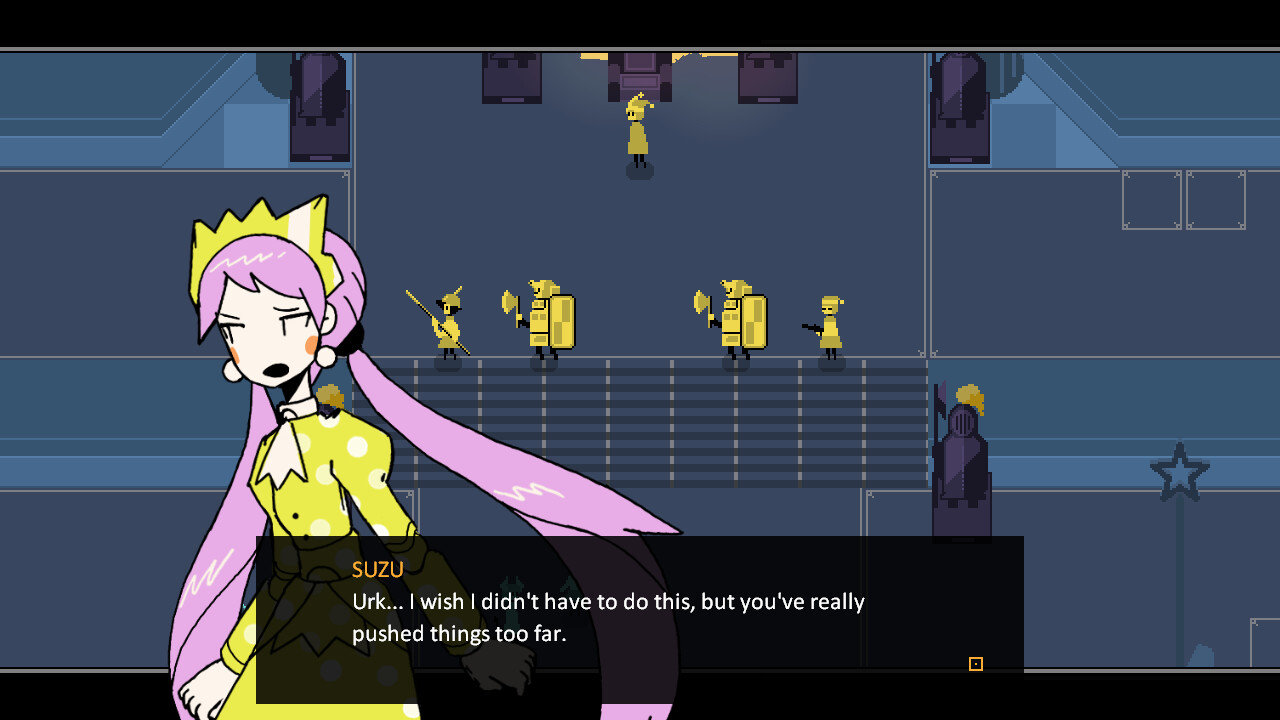Select the gun-carrying soldier
Image resolution: width=1280 pixels, height=720 pixels.
(x=828, y=325)
